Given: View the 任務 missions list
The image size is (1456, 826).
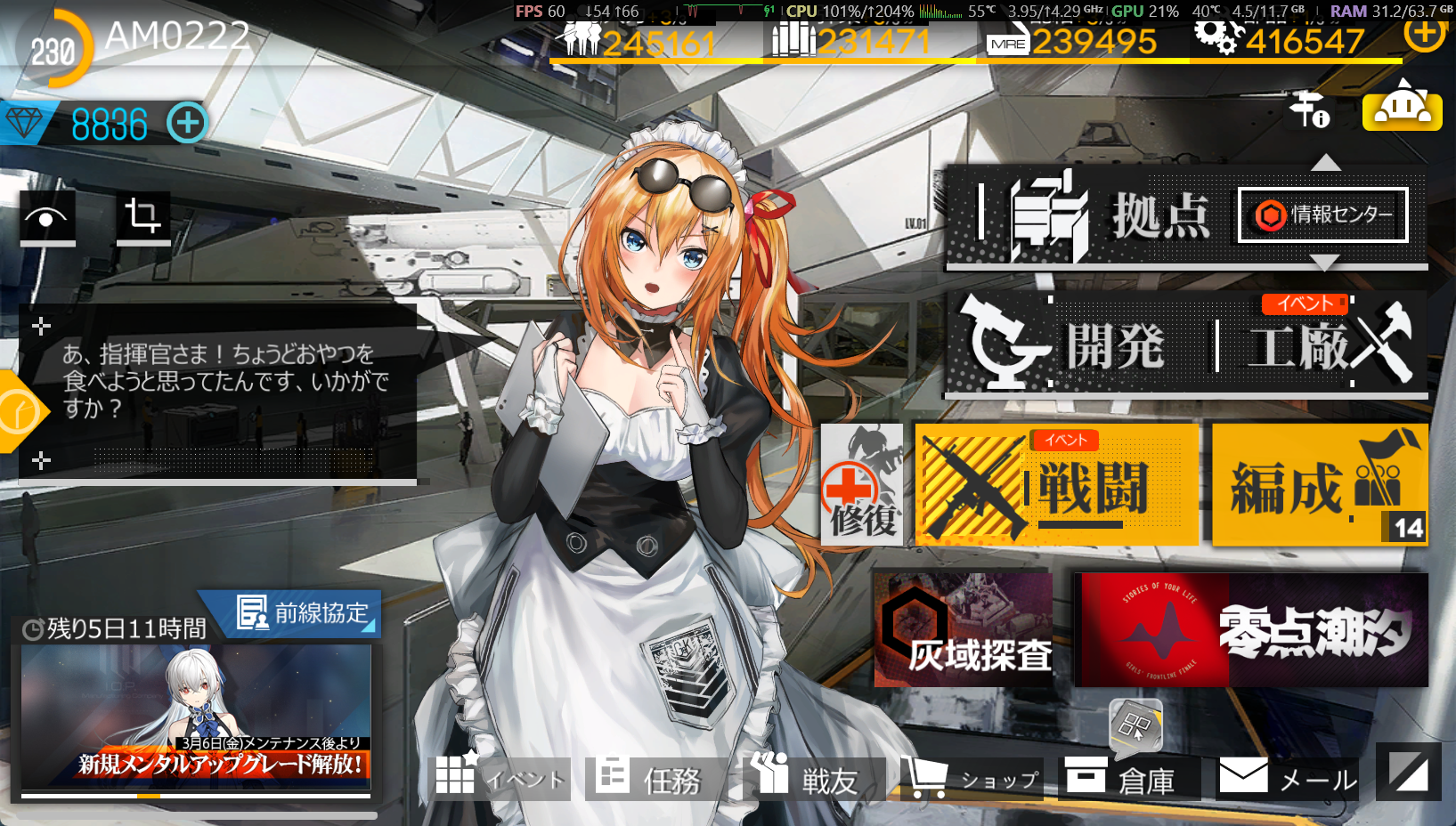Looking at the screenshot, I should point(655,779).
